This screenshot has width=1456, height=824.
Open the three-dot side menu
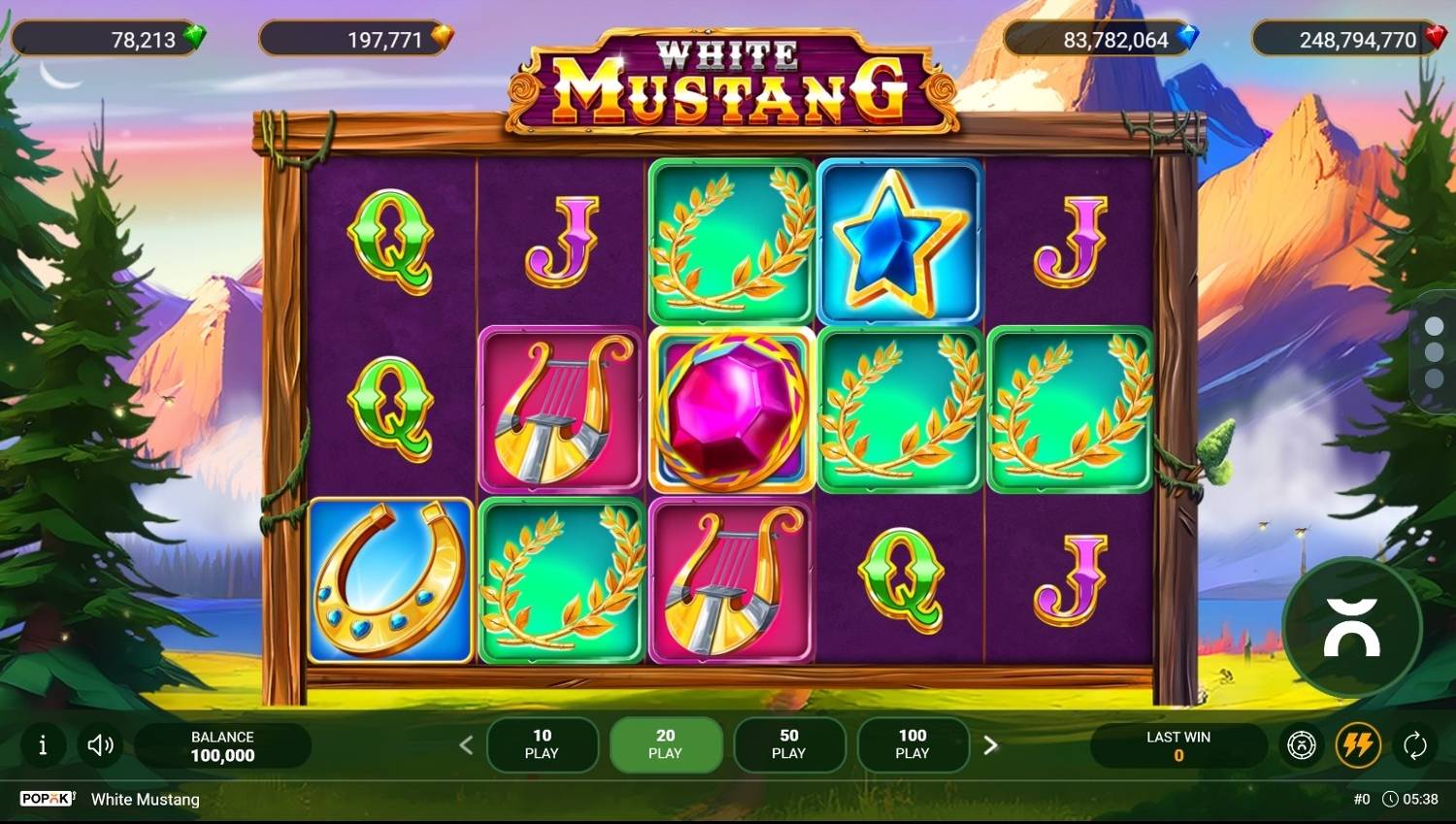(1434, 351)
